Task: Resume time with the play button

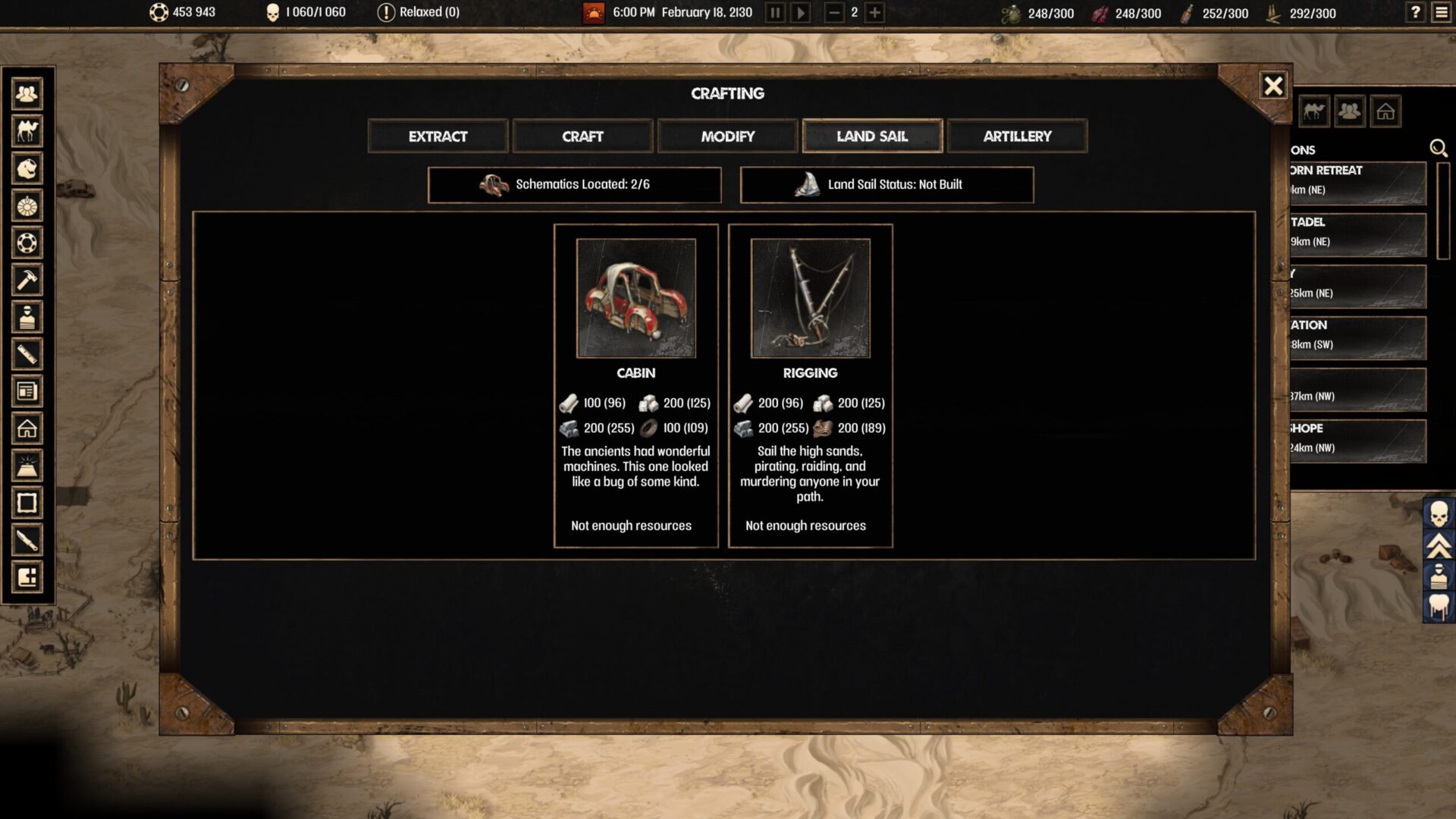Action: click(x=801, y=13)
